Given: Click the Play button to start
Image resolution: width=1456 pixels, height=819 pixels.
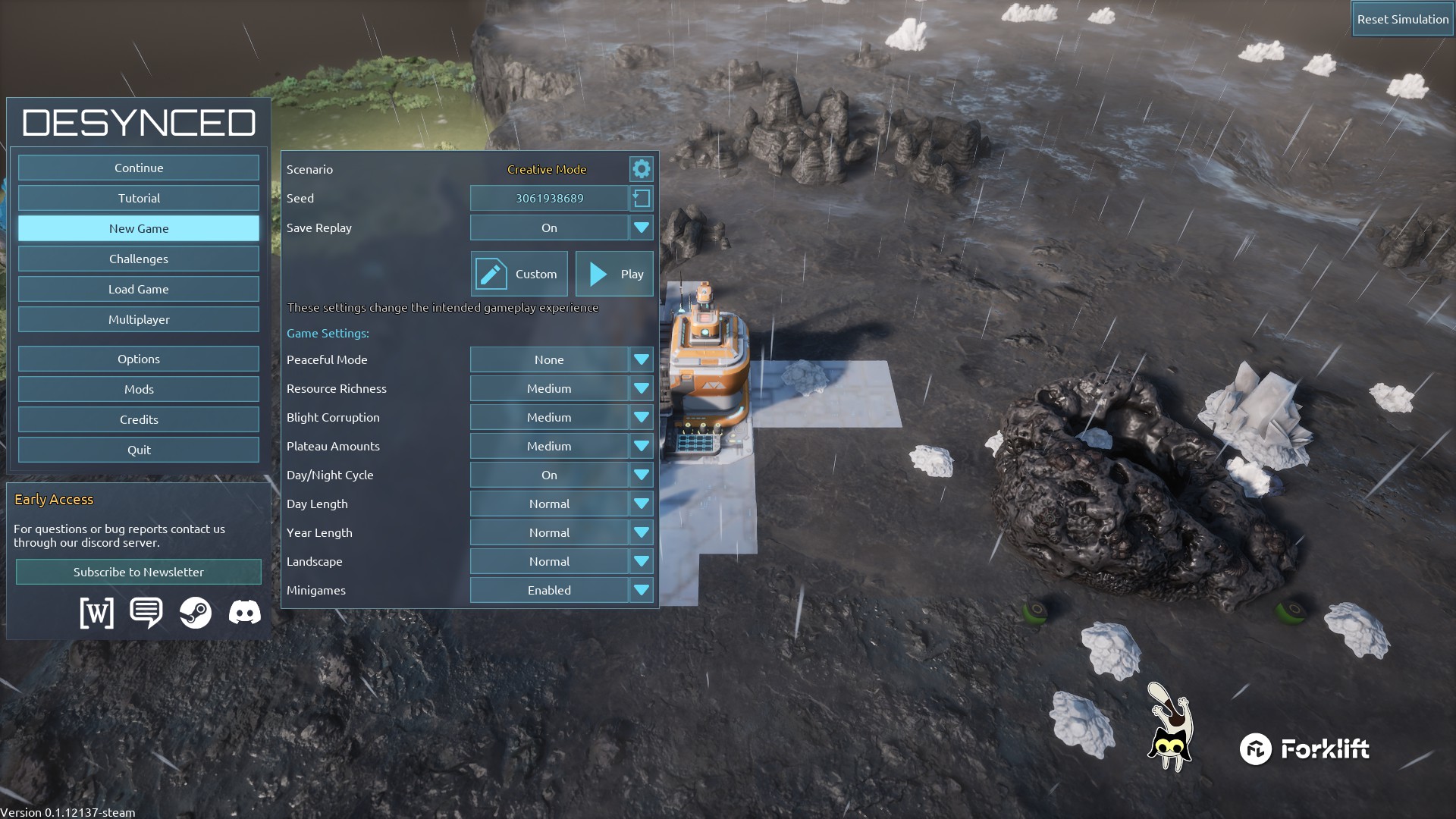Looking at the screenshot, I should (x=614, y=274).
